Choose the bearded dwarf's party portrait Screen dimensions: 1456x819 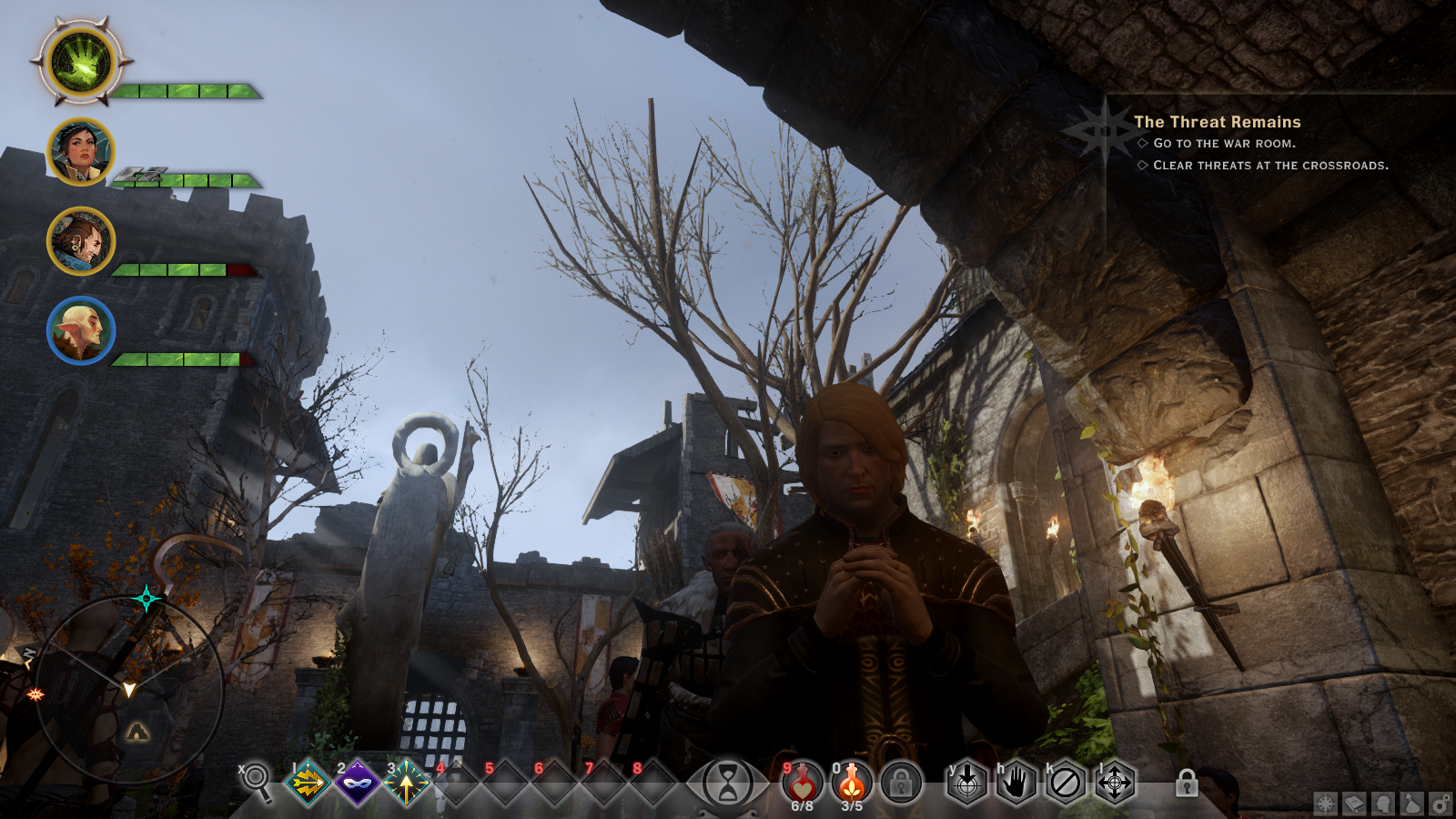[x=81, y=241]
